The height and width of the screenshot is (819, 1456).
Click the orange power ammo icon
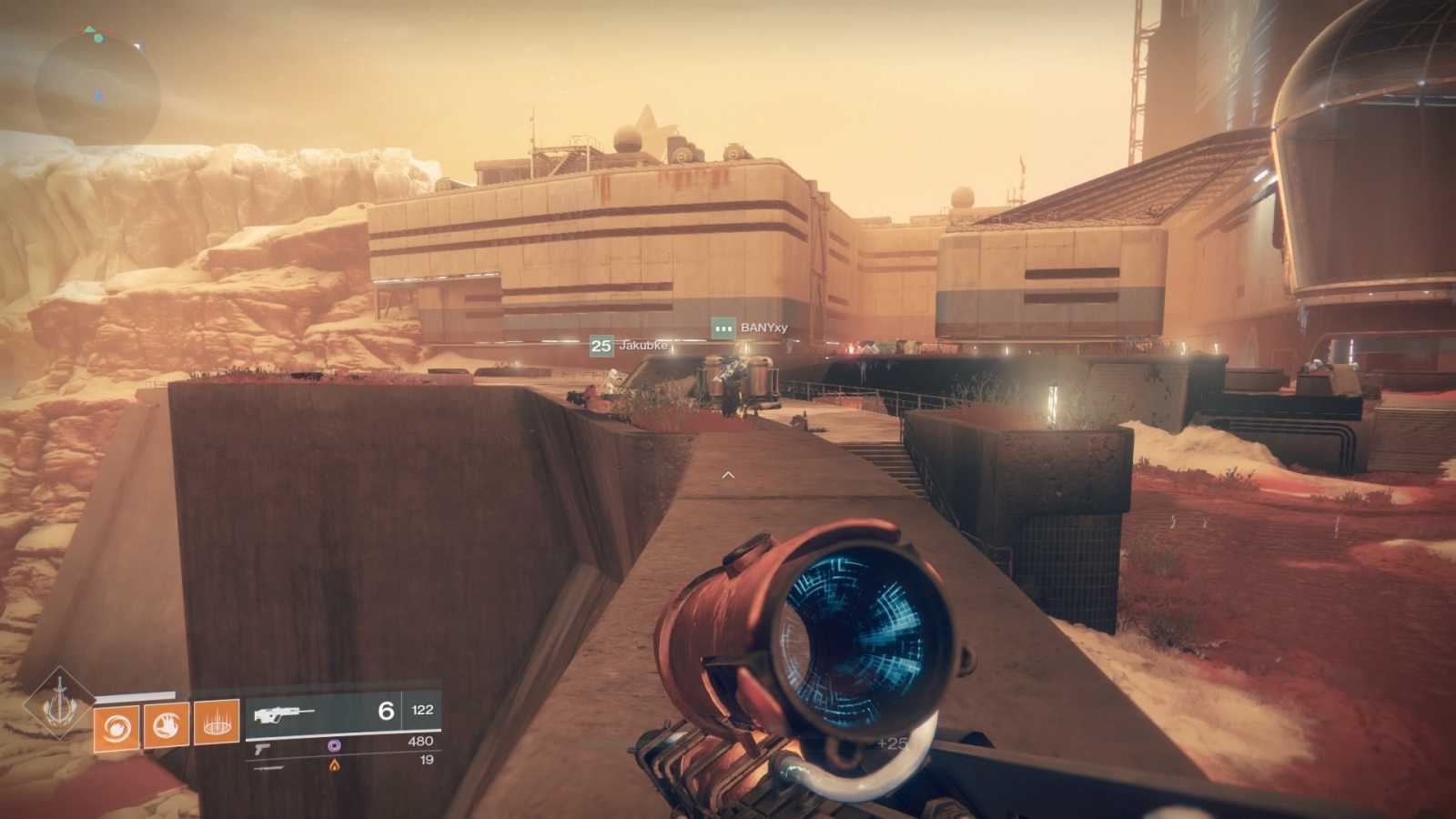[x=334, y=765]
